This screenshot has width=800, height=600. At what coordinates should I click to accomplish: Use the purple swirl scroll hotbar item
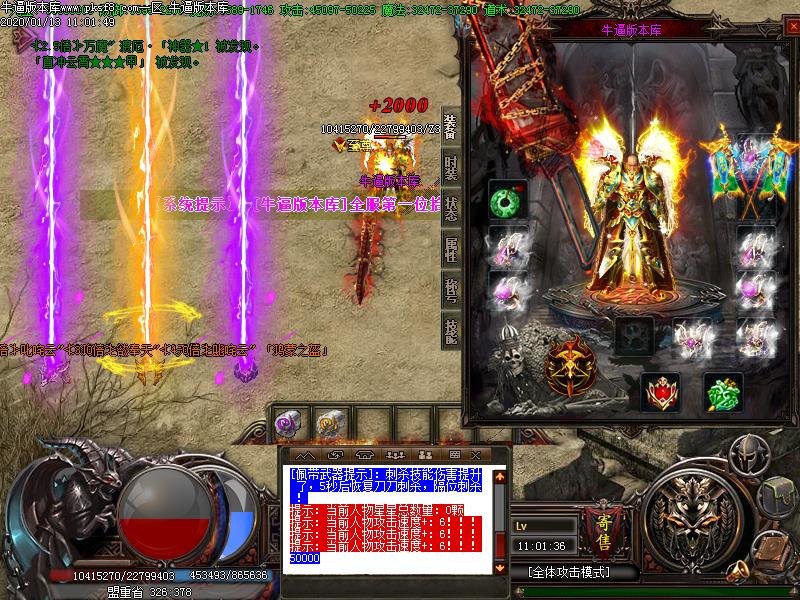(289, 424)
